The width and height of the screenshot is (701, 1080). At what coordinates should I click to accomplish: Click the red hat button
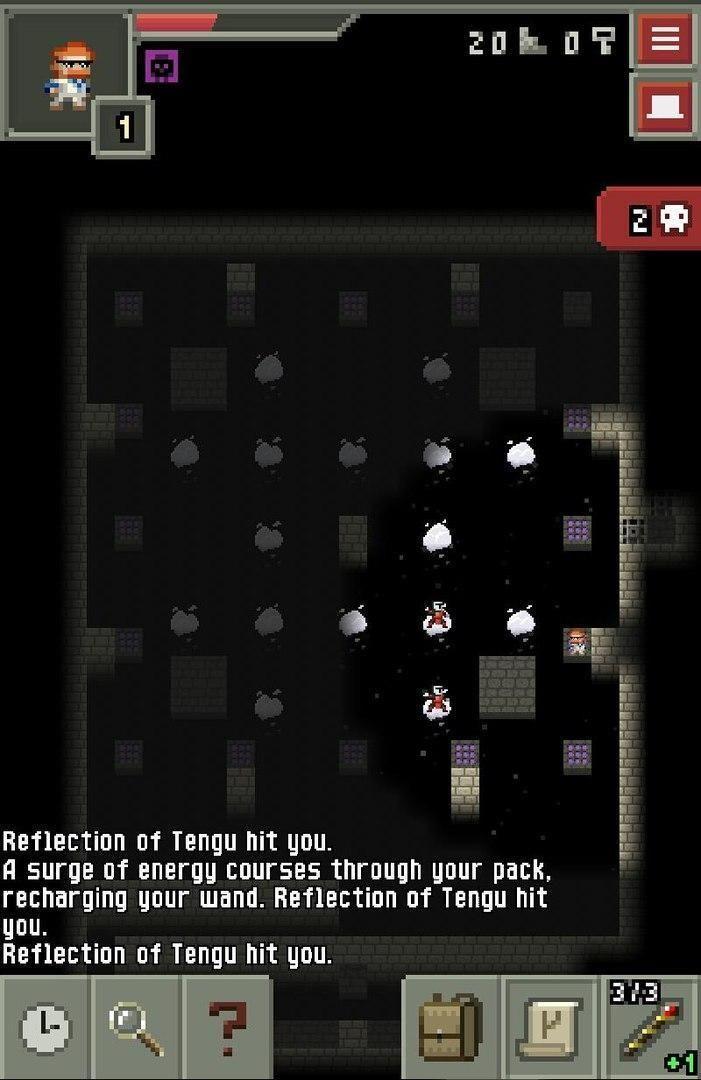pos(665,107)
